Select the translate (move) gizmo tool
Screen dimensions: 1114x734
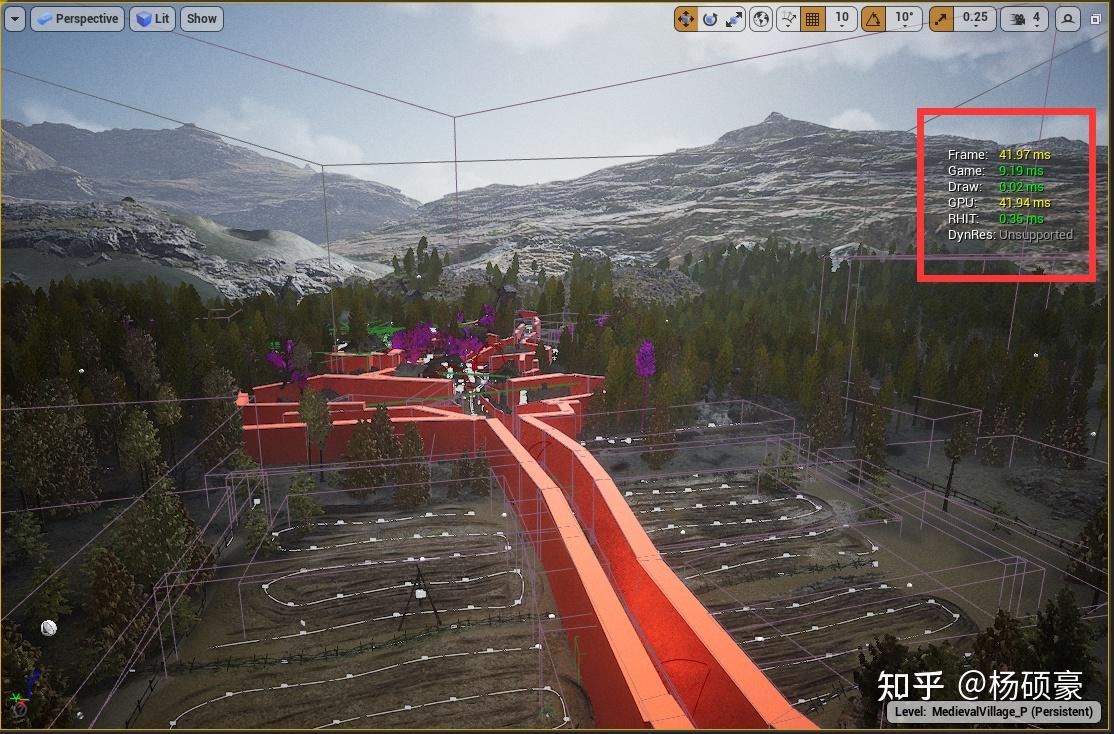[686, 18]
